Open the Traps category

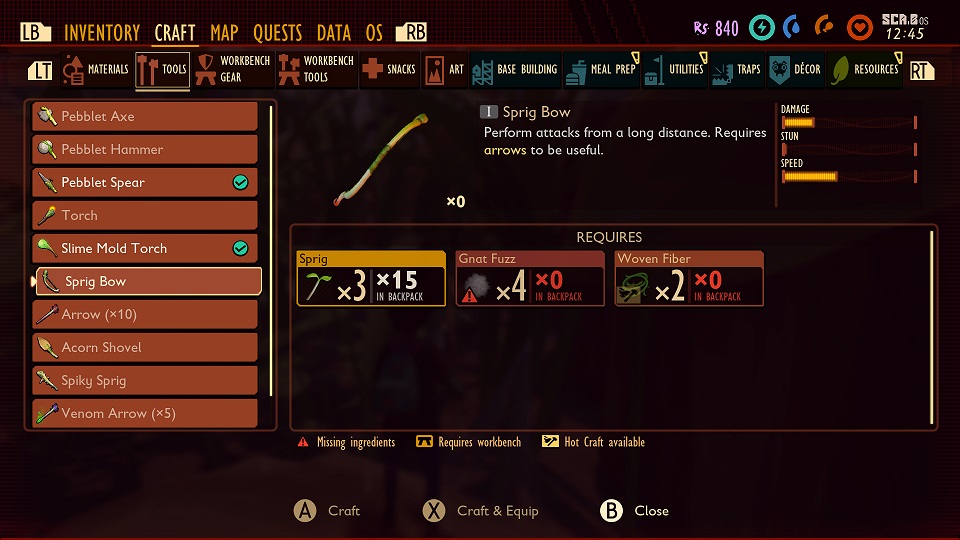tap(736, 70)
